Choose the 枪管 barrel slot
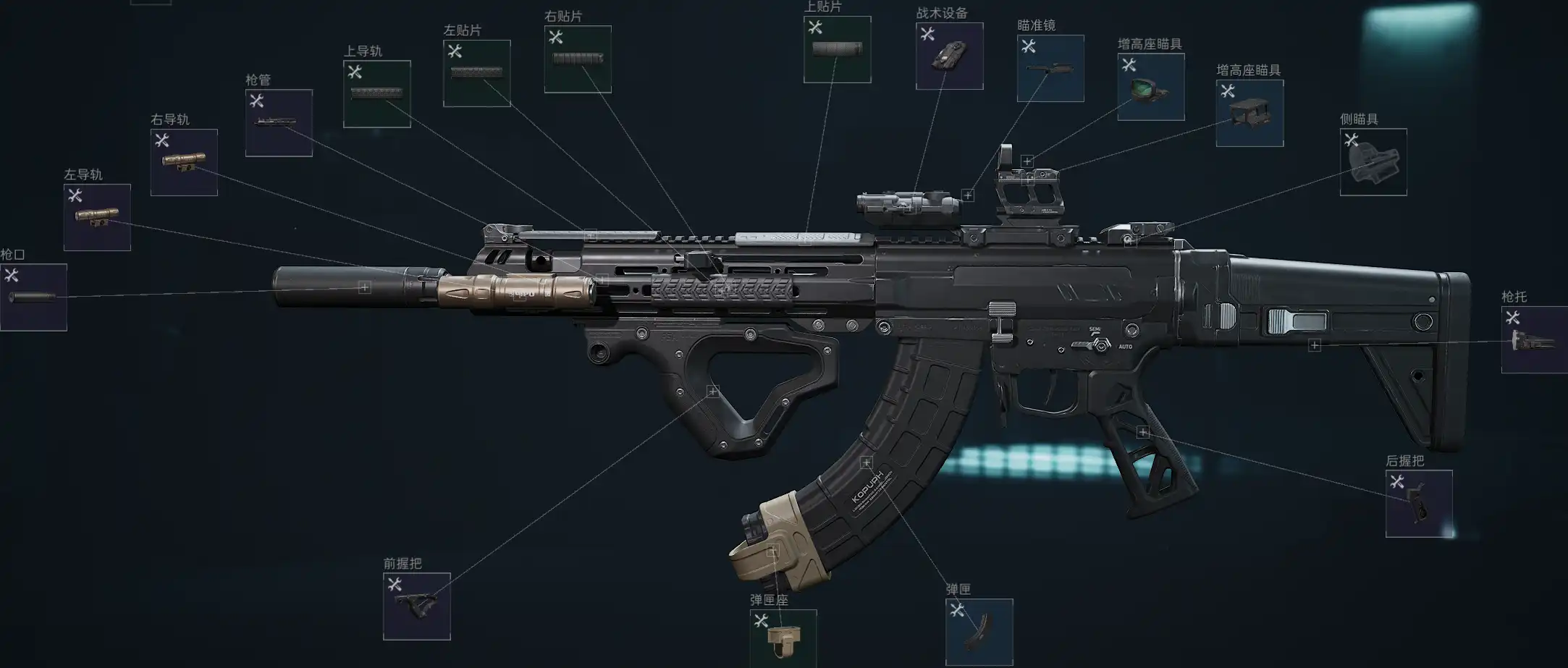Viewport: 1568px width, 668px height. click(279, 123)
